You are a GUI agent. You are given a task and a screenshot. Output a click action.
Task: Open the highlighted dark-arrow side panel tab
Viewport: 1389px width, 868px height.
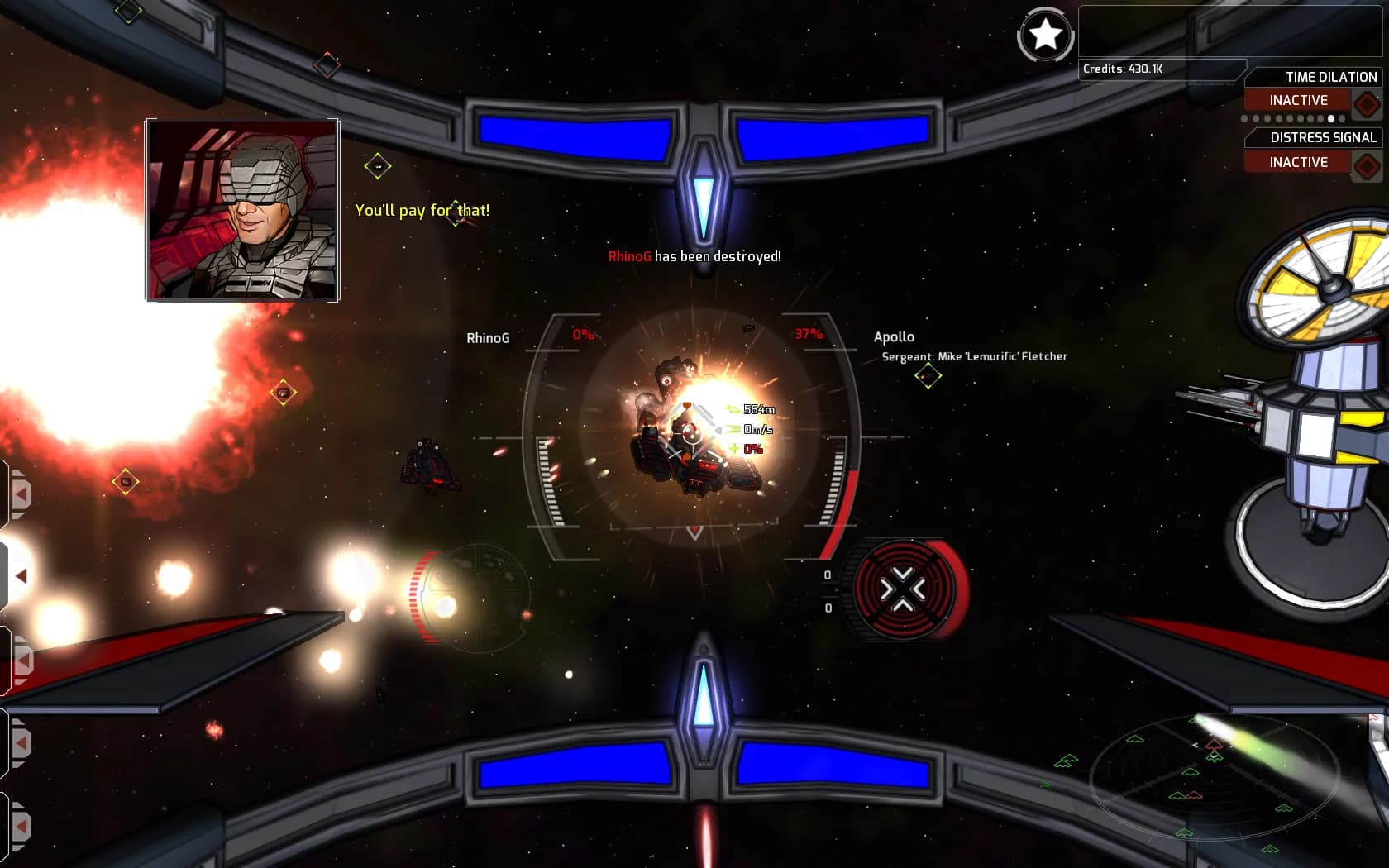[x=20, y=576]
